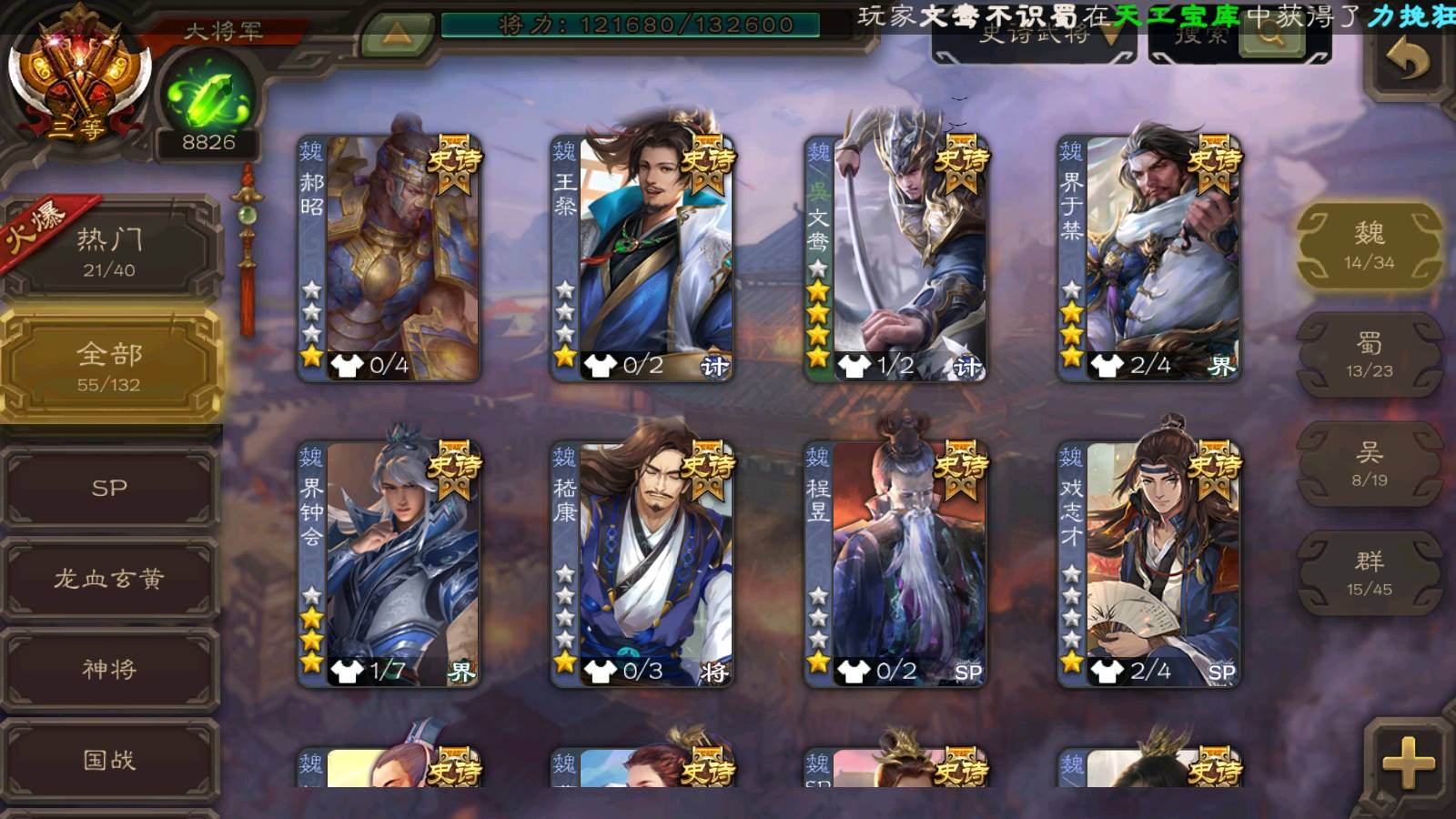
Task: Switch to the 神将 tab
Action: 109,669
